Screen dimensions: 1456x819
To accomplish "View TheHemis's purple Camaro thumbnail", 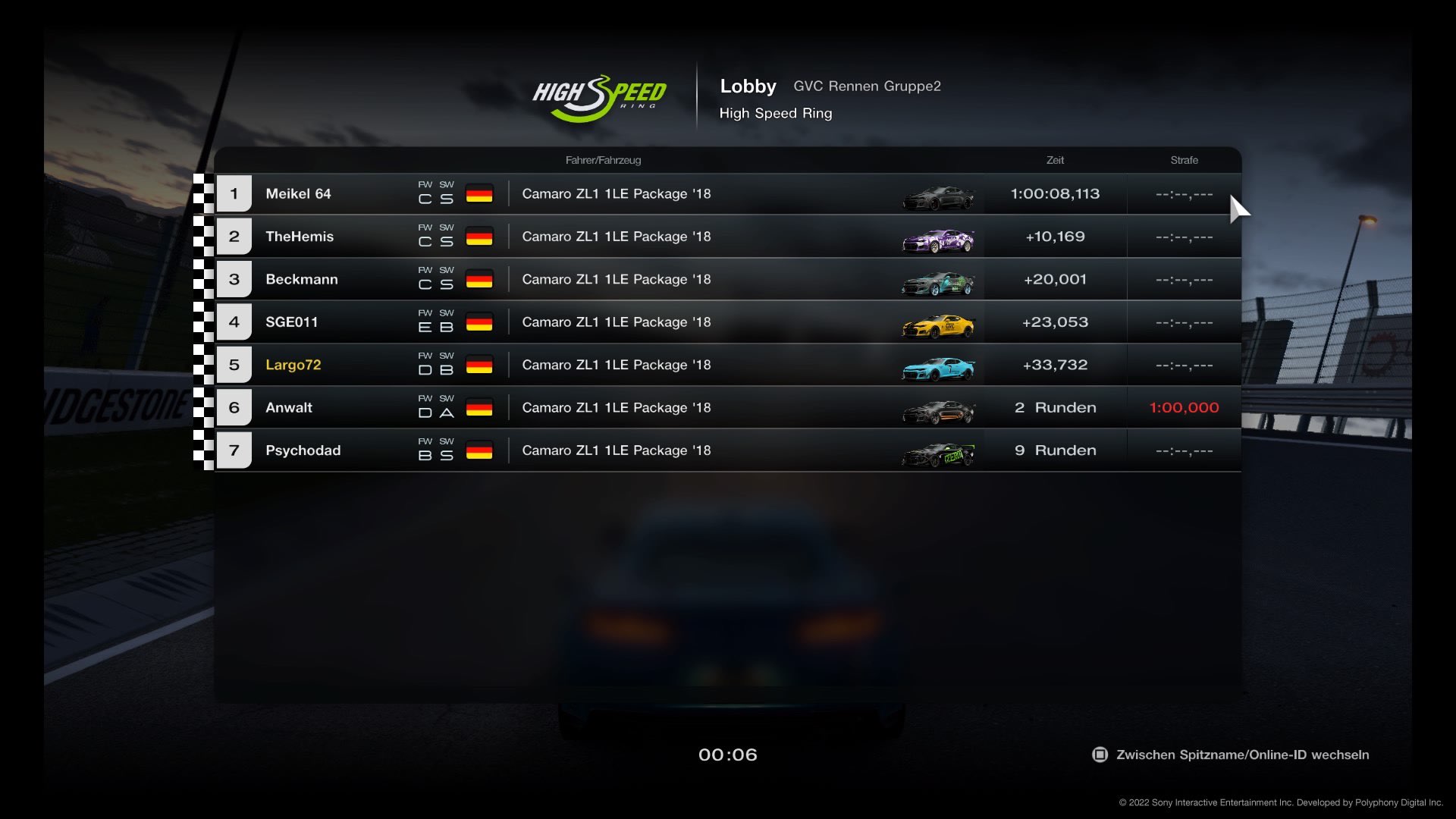I will (x=938, y=240).
